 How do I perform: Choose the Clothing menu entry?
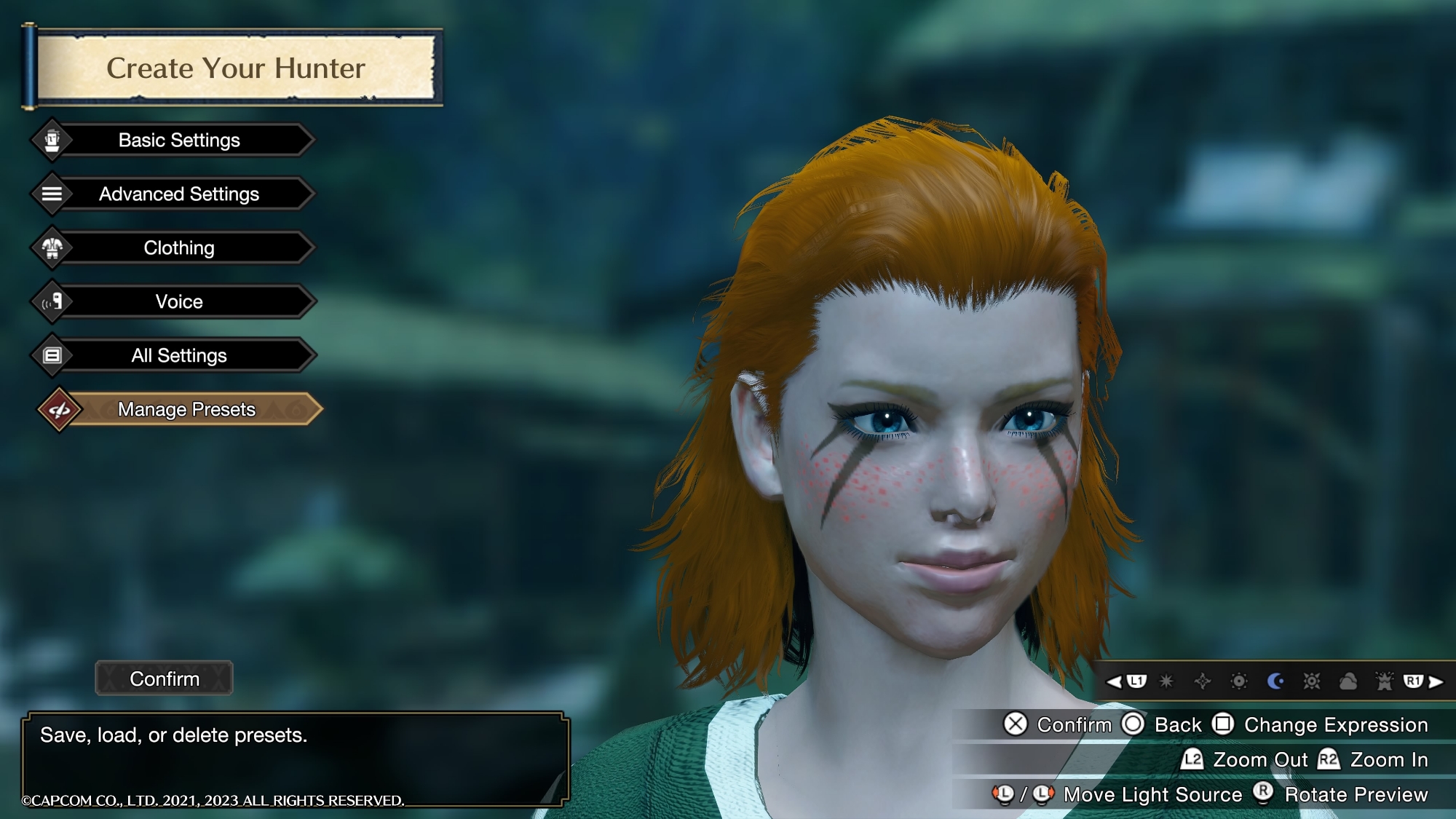(x=179, y=248)
